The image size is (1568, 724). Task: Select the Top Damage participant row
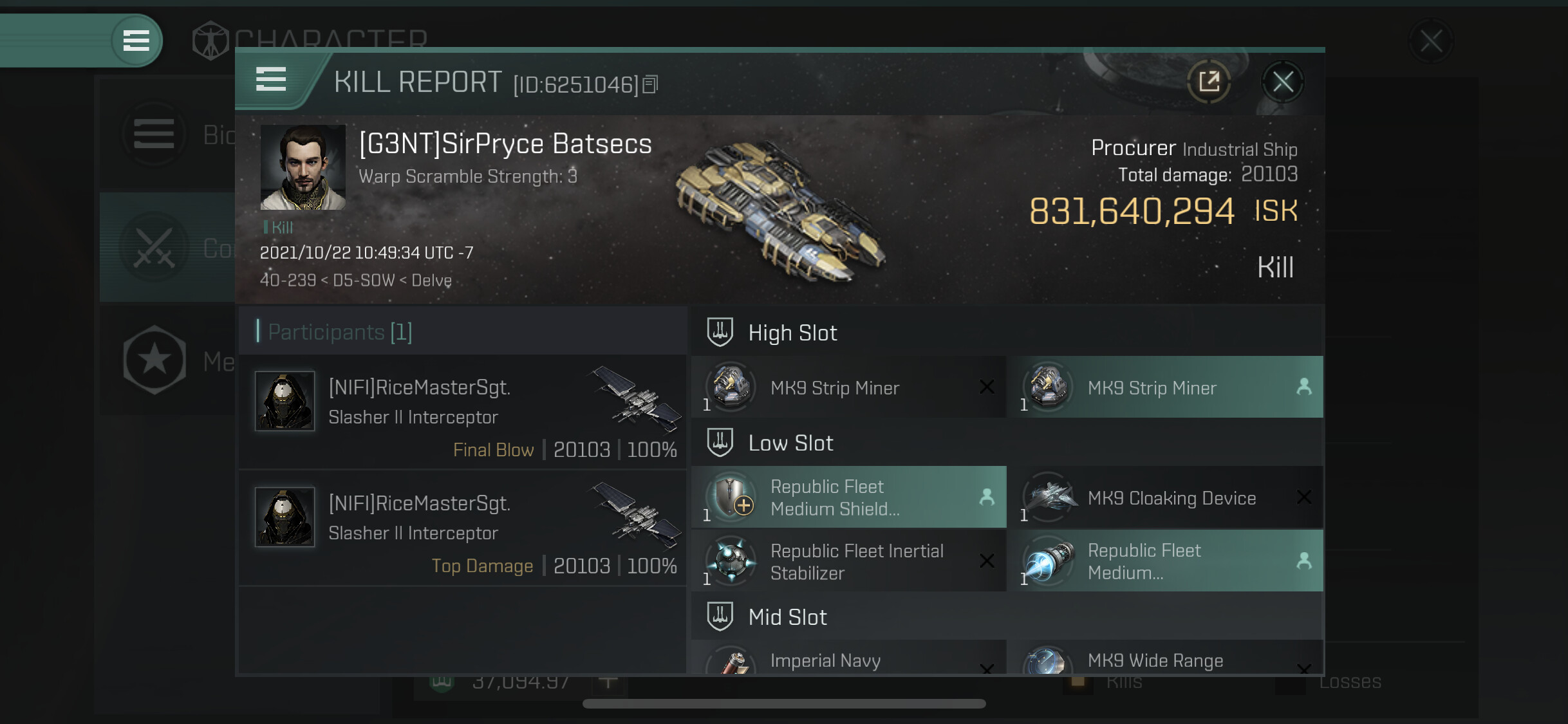[463, 528]
